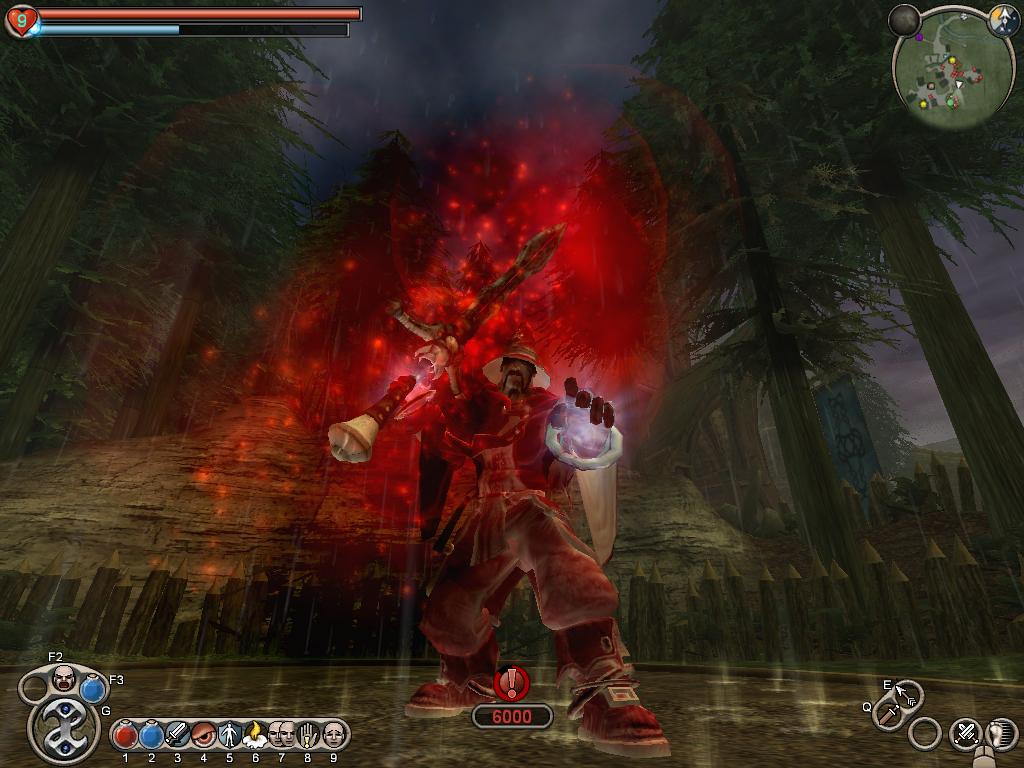Activate the red eye hotbar icon

coord(204,735)
